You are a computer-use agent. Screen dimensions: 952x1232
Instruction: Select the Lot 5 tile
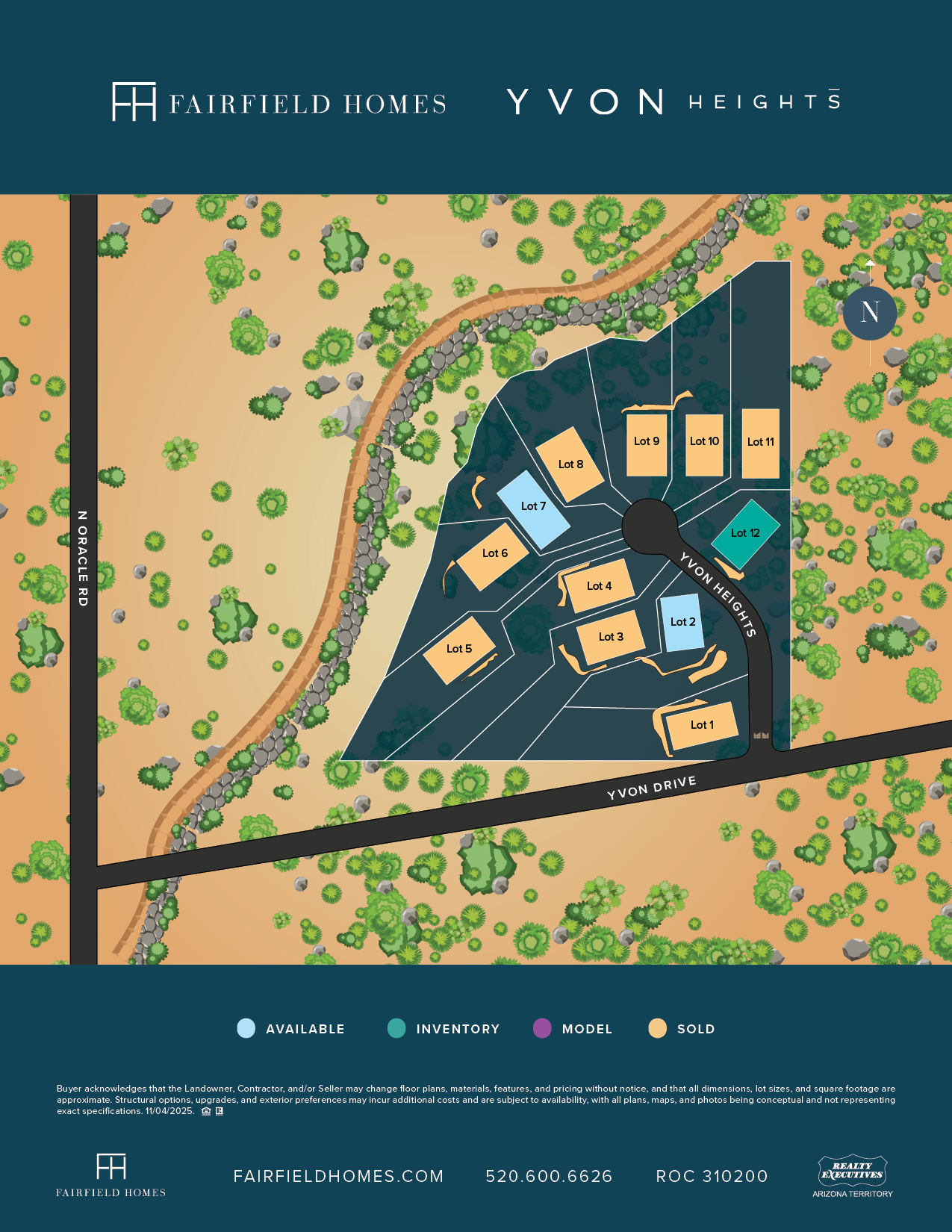pos(459,649)
